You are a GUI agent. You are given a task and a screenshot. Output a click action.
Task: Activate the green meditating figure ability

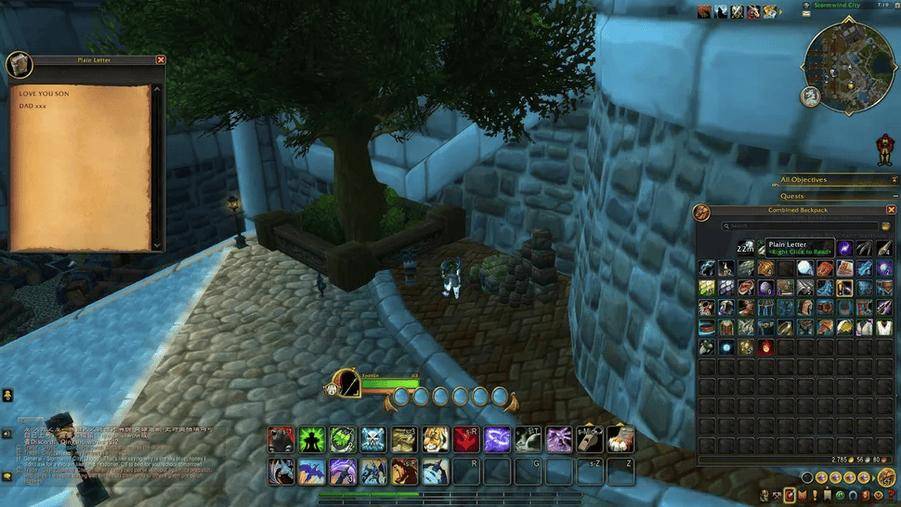[x=313, y=439]
